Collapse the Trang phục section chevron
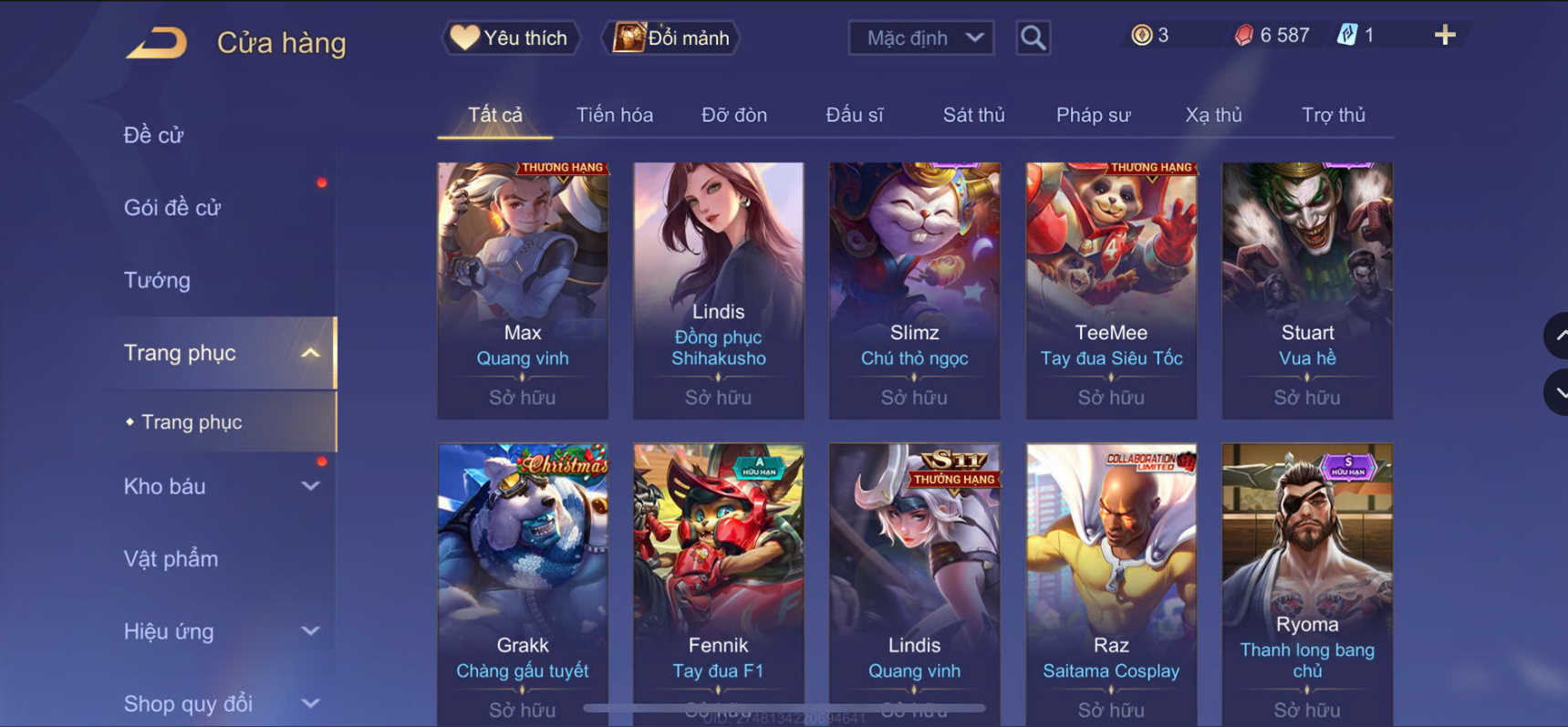This screenshot has width=1568, height=727. [310, 353]
